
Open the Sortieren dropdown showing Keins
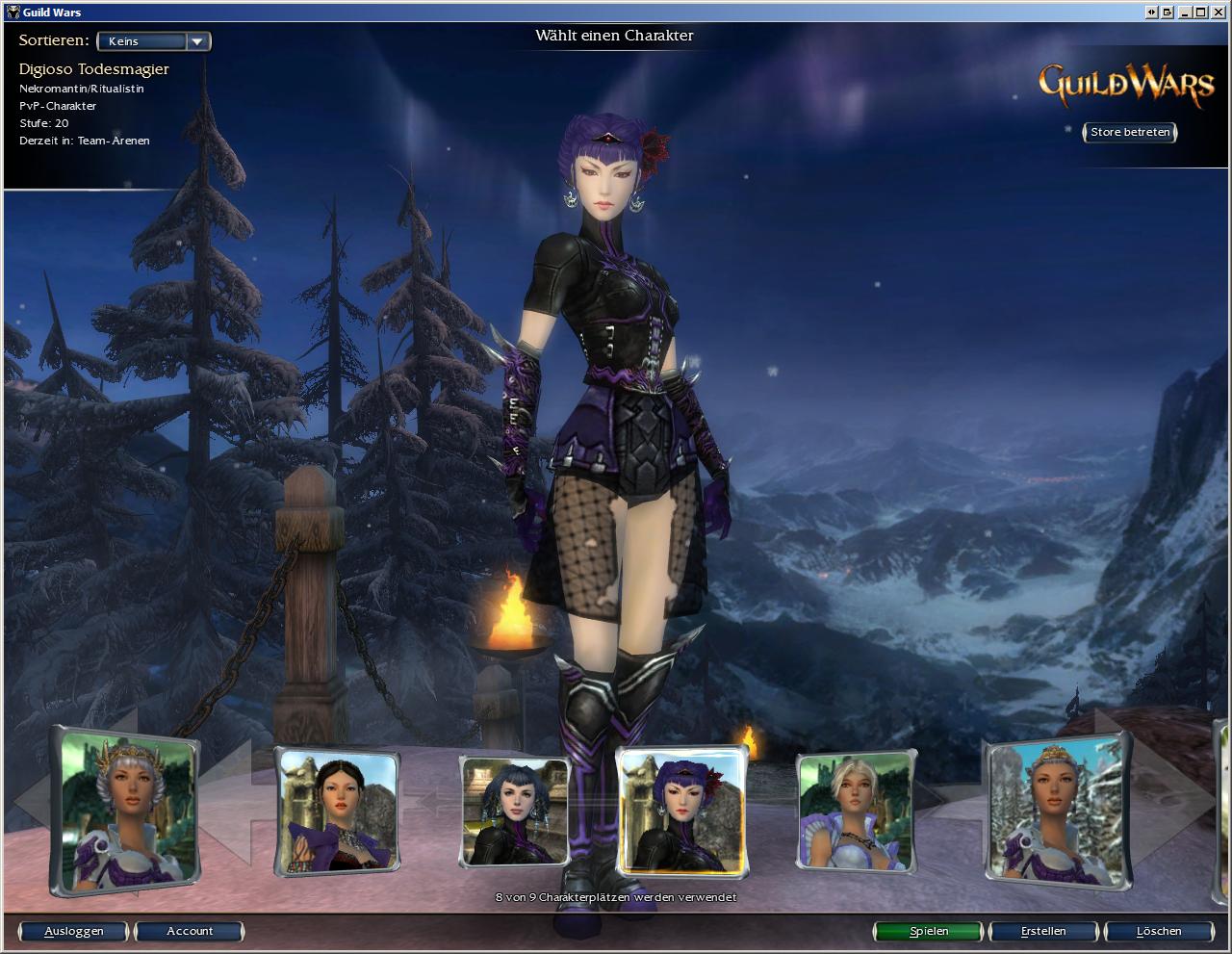coord(154,41)
